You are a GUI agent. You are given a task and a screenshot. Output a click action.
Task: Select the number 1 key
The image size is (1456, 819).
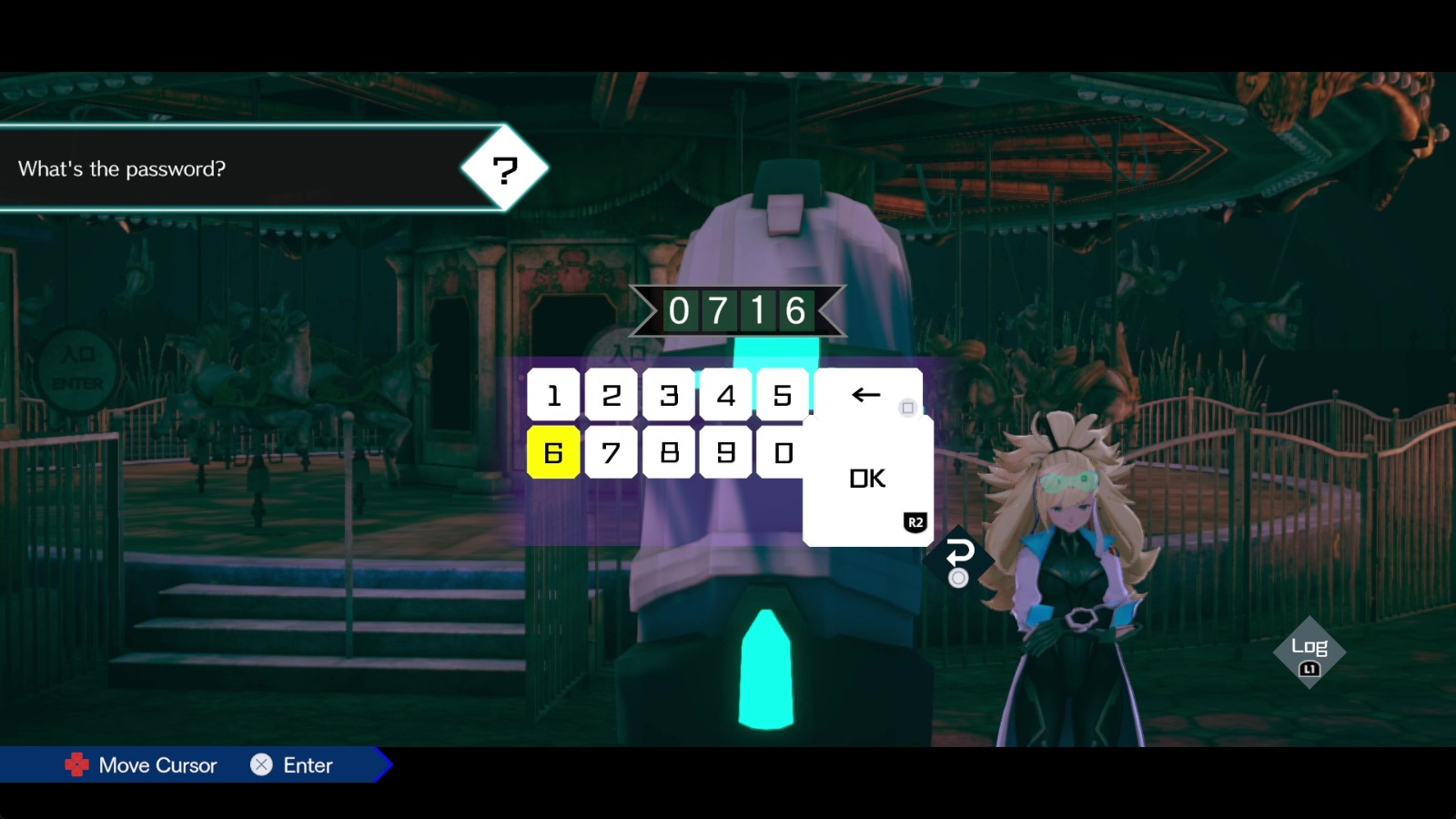coord(553,395)
